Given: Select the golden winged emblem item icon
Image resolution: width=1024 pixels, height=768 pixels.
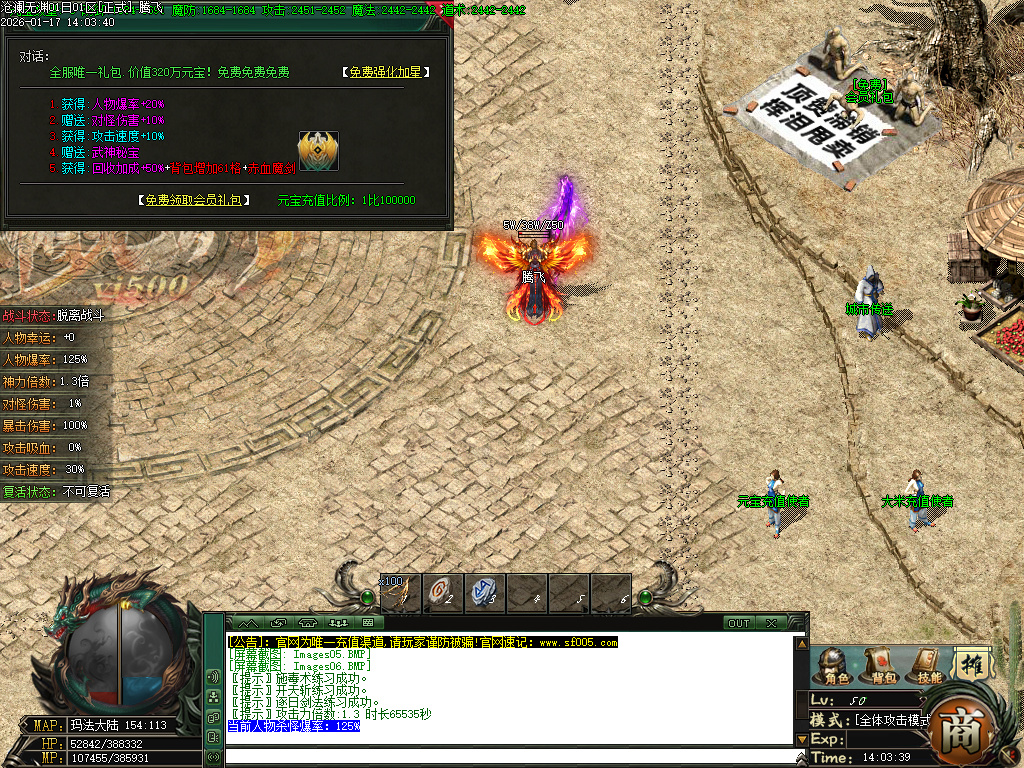Looking at the screenshot, I should point(318,151).
